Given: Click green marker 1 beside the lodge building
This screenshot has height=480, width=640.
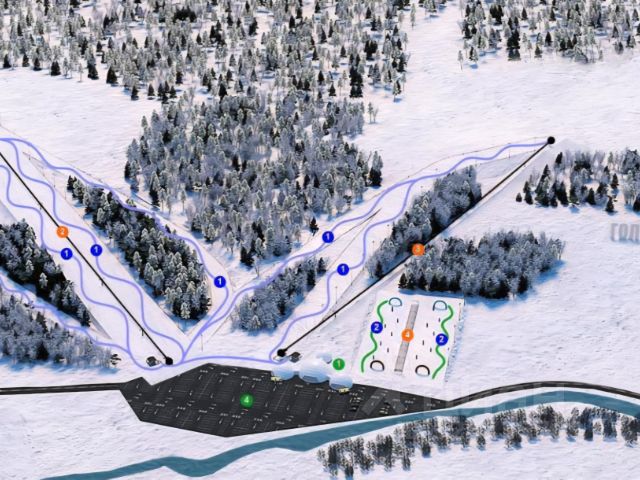Looking at the screenshot, I should click(338, 364).
